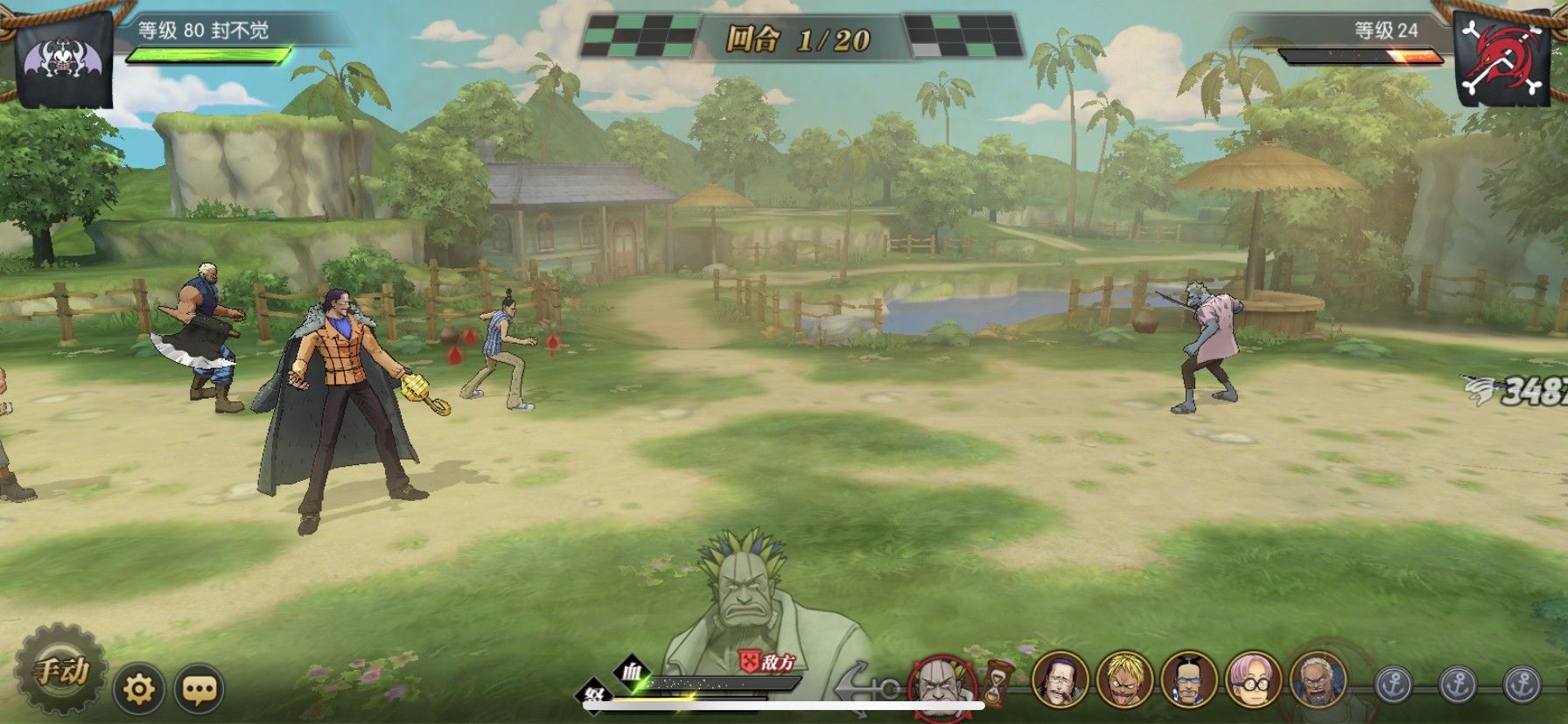1568x724 pixels.
Task: Toggle the 手动 manual battle mode gear
Action: pos(61,670)
